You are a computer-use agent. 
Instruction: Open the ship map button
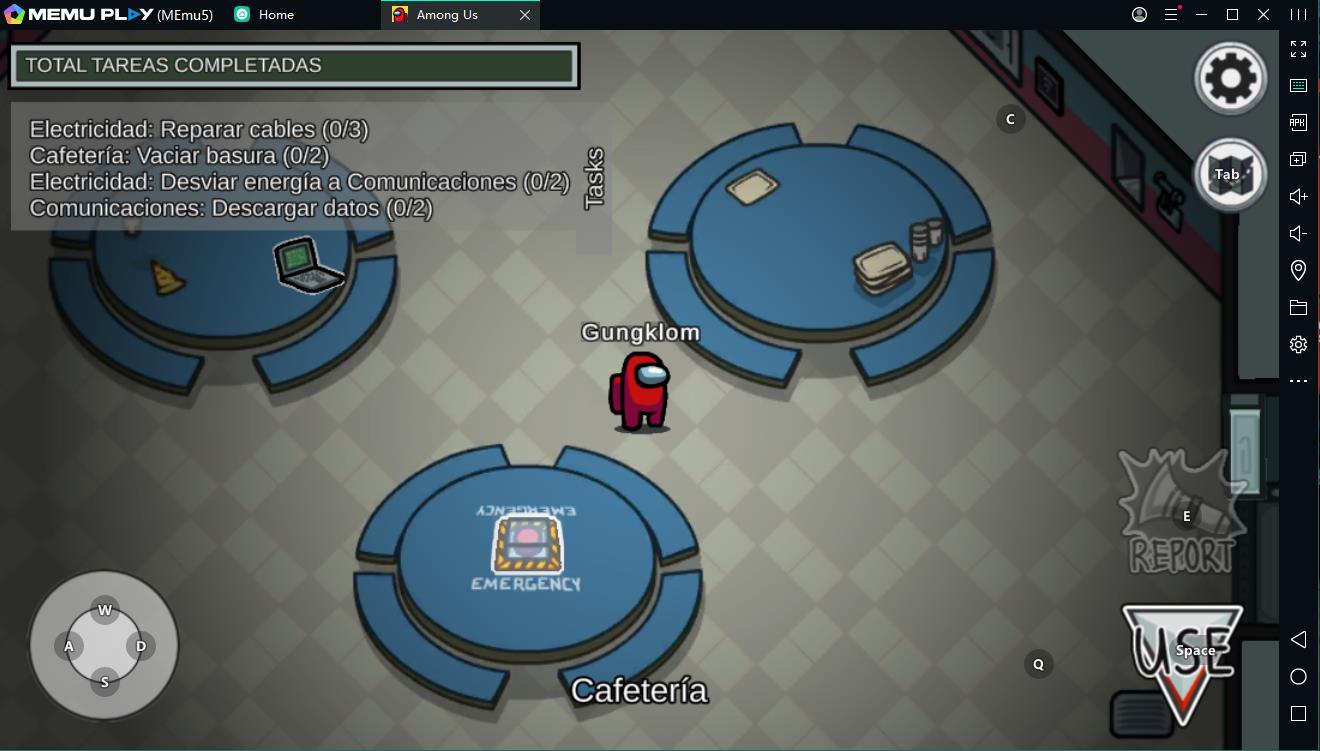tap(1231, 175)
